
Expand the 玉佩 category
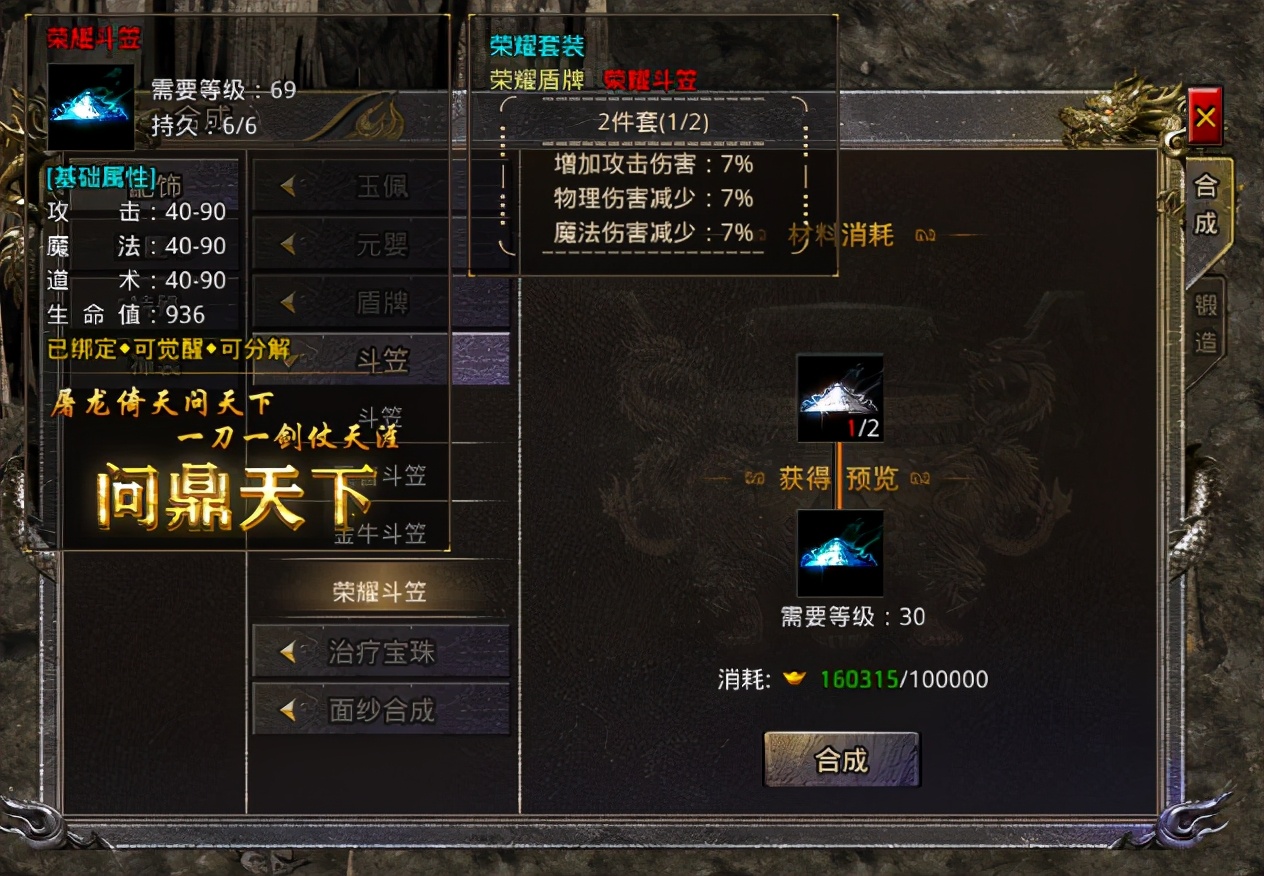pyautogui.click(x=381, y=186)
